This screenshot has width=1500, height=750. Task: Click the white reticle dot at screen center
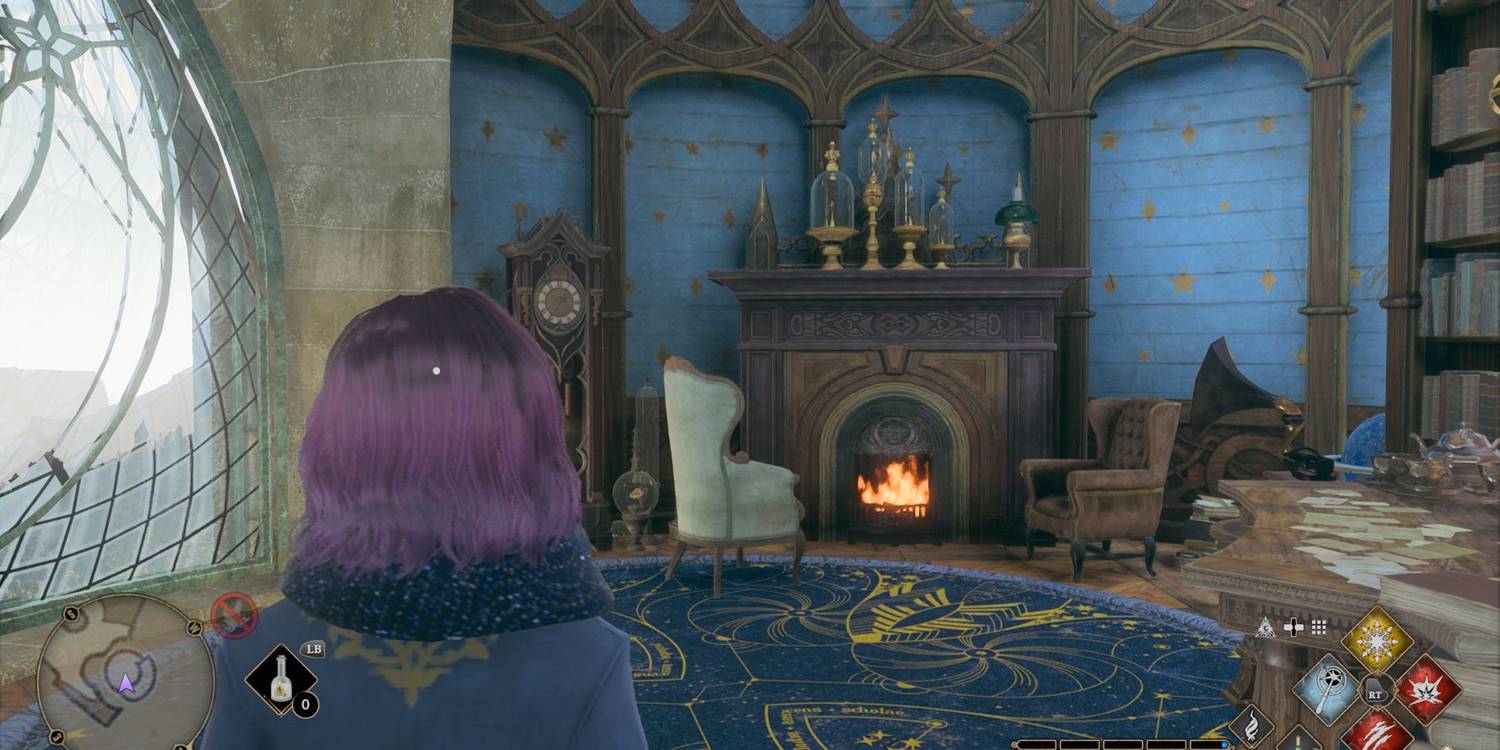437,370
